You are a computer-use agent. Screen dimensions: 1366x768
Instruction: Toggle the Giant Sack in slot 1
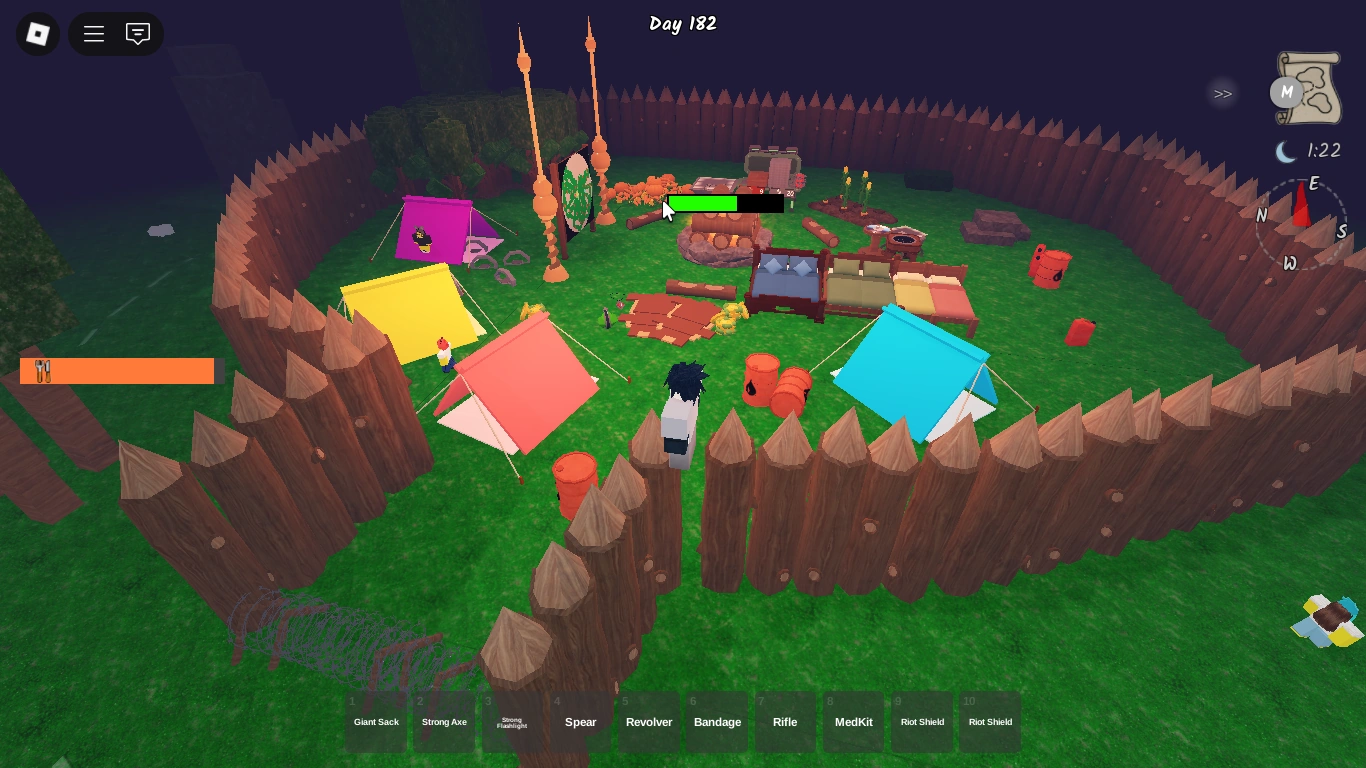[376, 722]
